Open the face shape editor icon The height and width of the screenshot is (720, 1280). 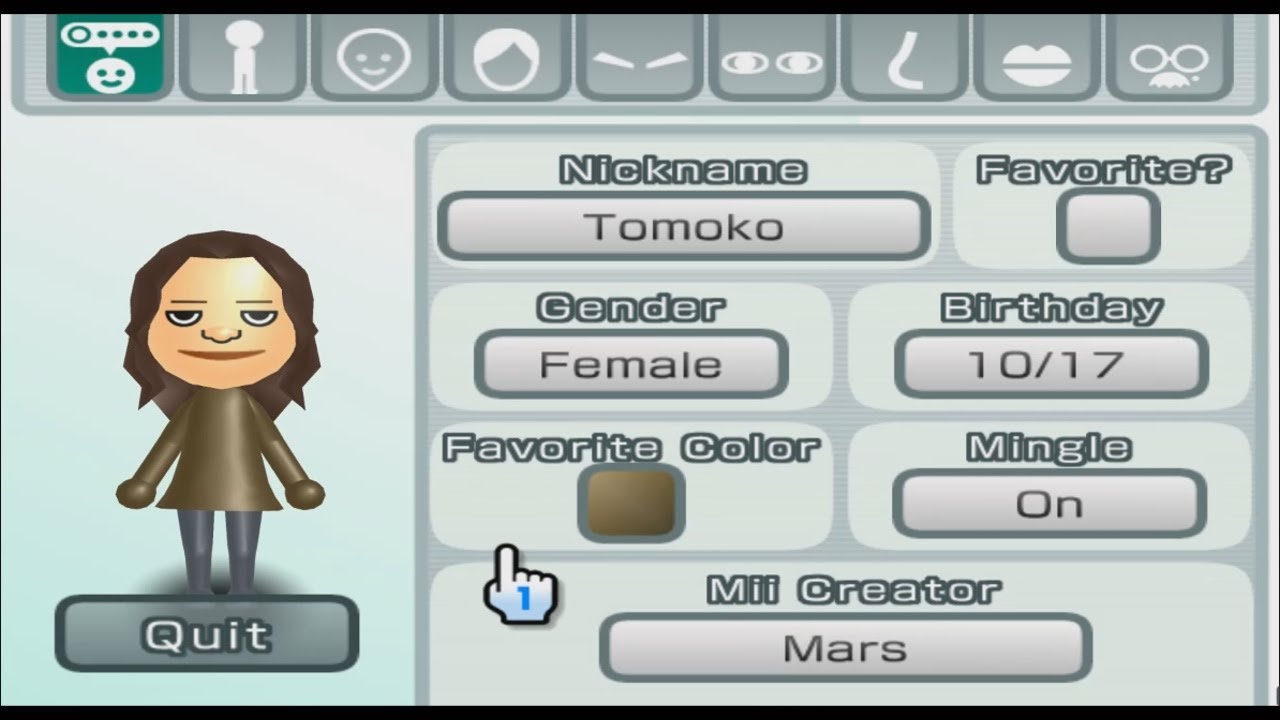[373, 55]
